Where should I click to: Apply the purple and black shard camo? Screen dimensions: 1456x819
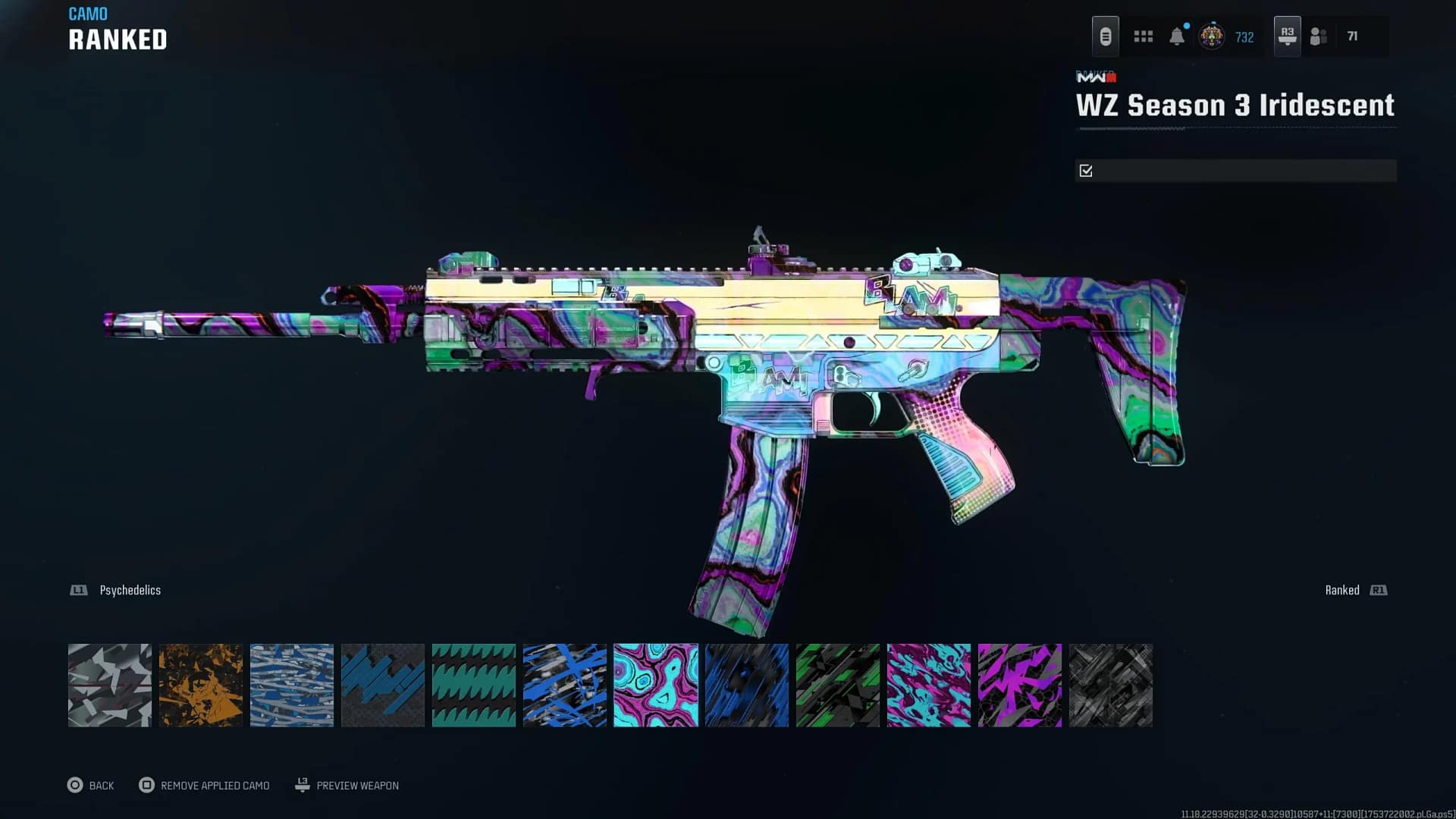(1020, 686)
